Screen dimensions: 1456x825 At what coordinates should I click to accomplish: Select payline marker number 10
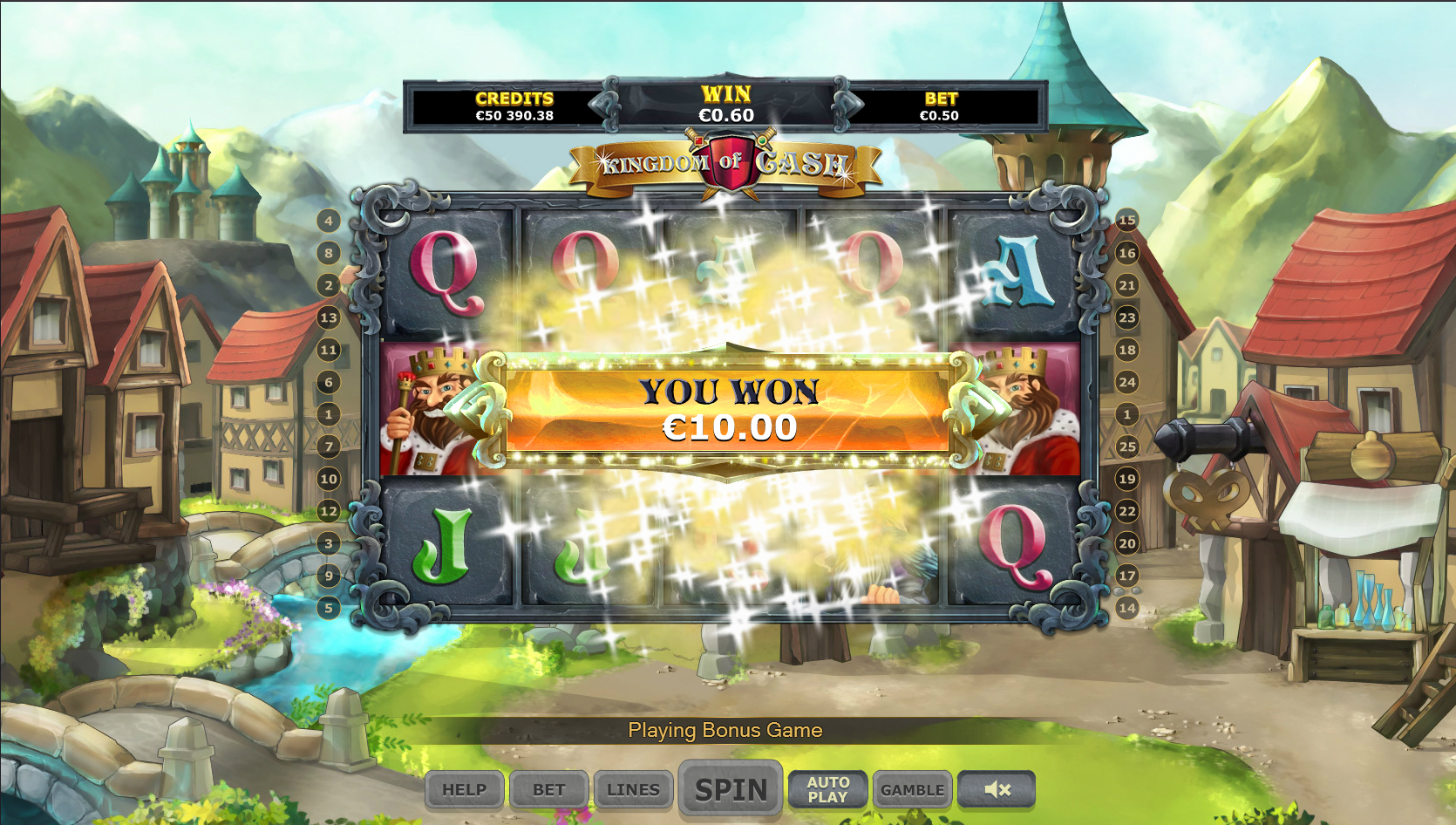pos(329,479)
